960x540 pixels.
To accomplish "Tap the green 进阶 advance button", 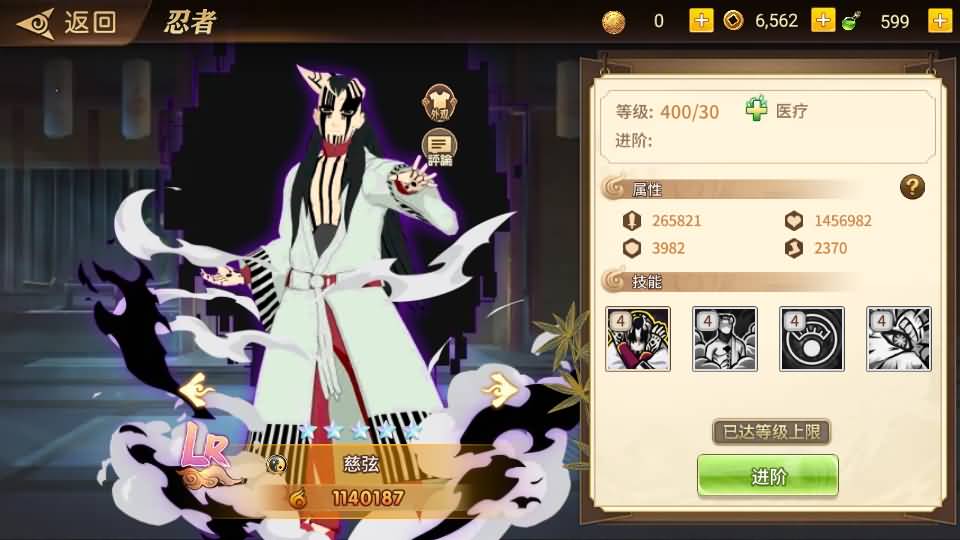I will [x=768, y=476].
